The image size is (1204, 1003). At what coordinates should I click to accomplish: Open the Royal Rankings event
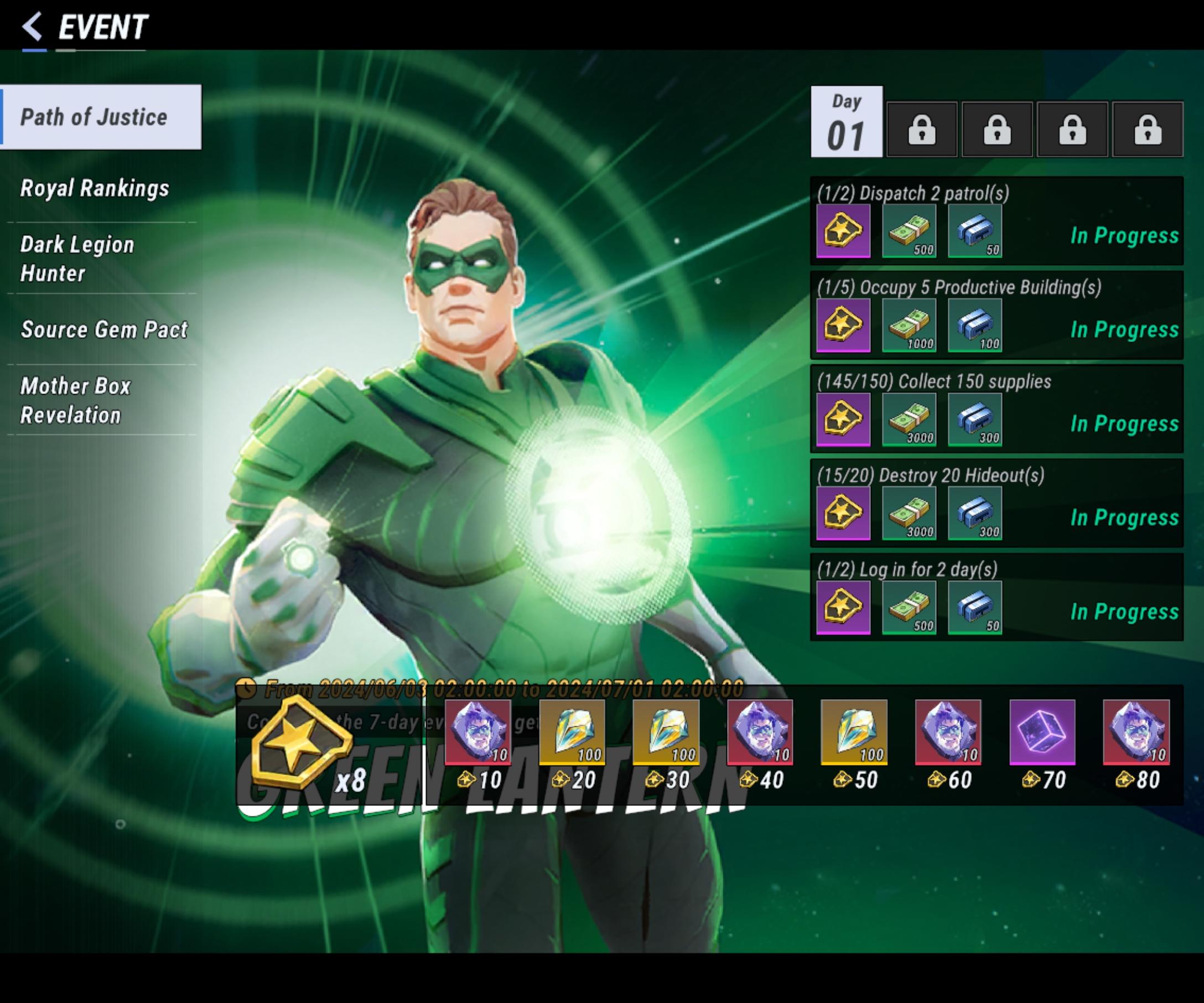(95, 188)
